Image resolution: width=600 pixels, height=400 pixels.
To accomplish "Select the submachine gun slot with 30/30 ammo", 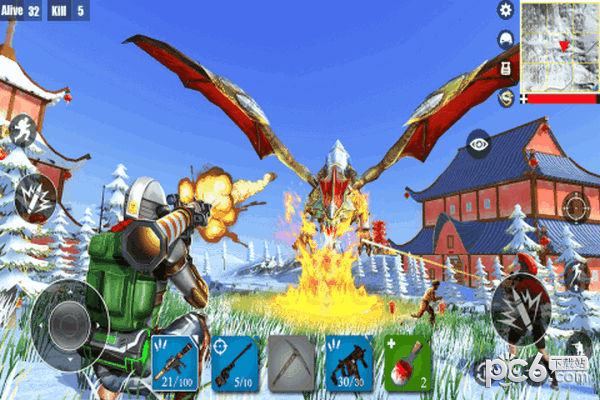I will pos(351,361).
